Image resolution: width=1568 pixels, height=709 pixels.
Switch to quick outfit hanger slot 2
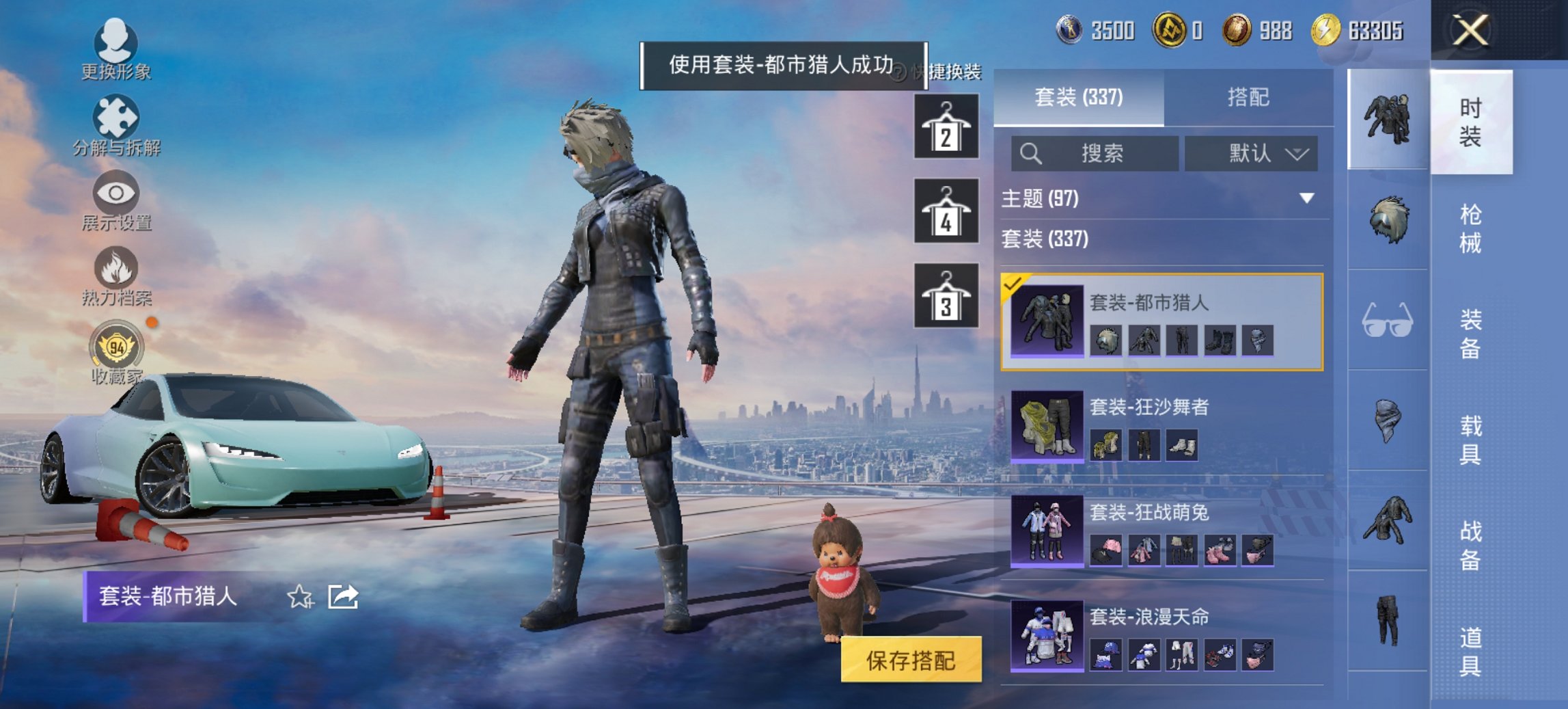(x=946, y=126)
